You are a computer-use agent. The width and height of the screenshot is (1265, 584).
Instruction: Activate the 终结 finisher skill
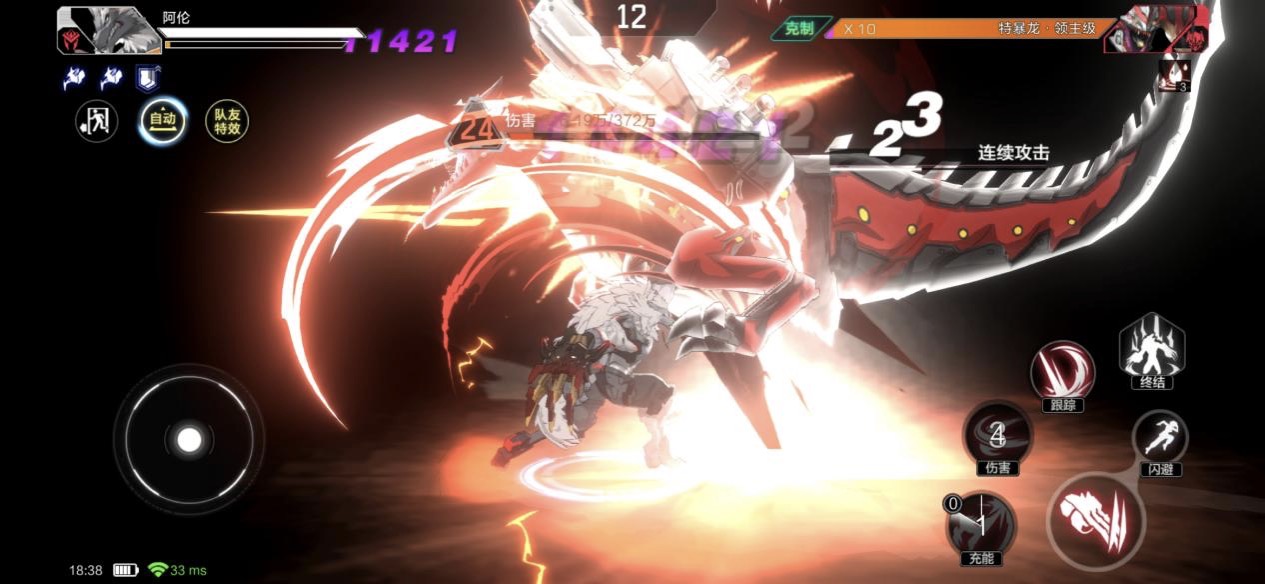1152,349
